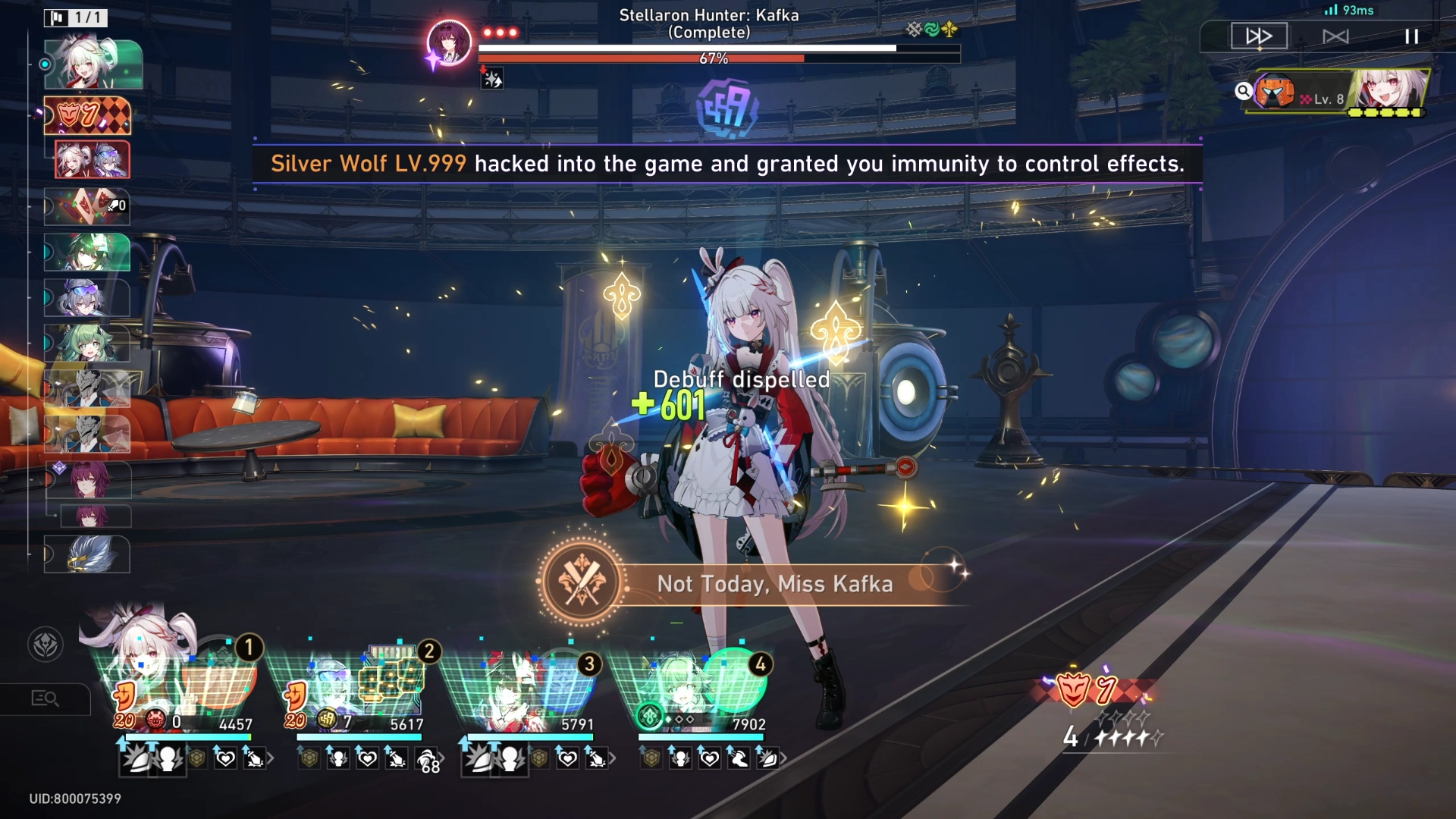Pause the battle
The image size is (1456, 819).
(x=1410, y=35)
